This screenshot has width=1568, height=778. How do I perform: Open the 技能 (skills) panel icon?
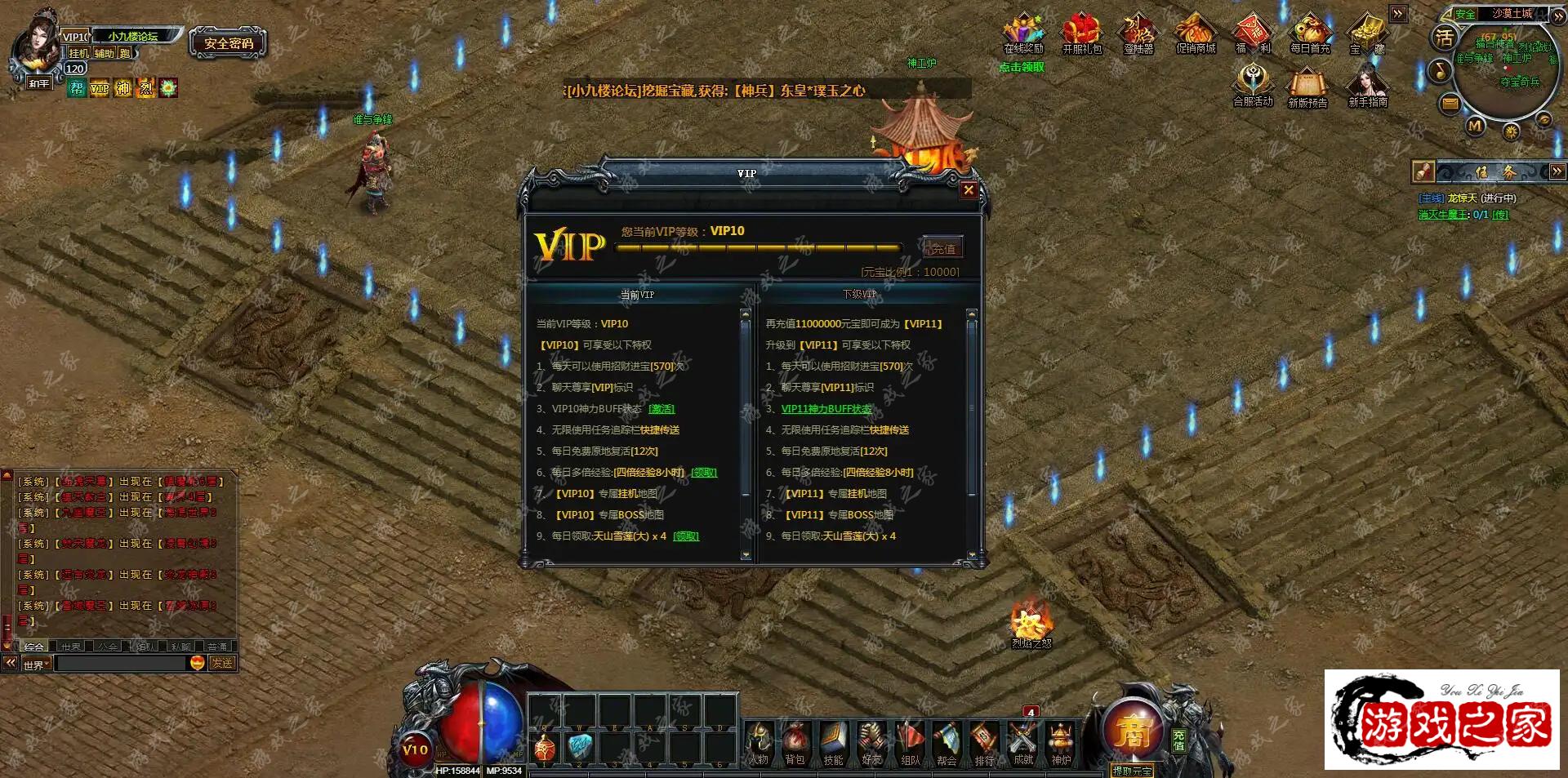tap(833, 743)
